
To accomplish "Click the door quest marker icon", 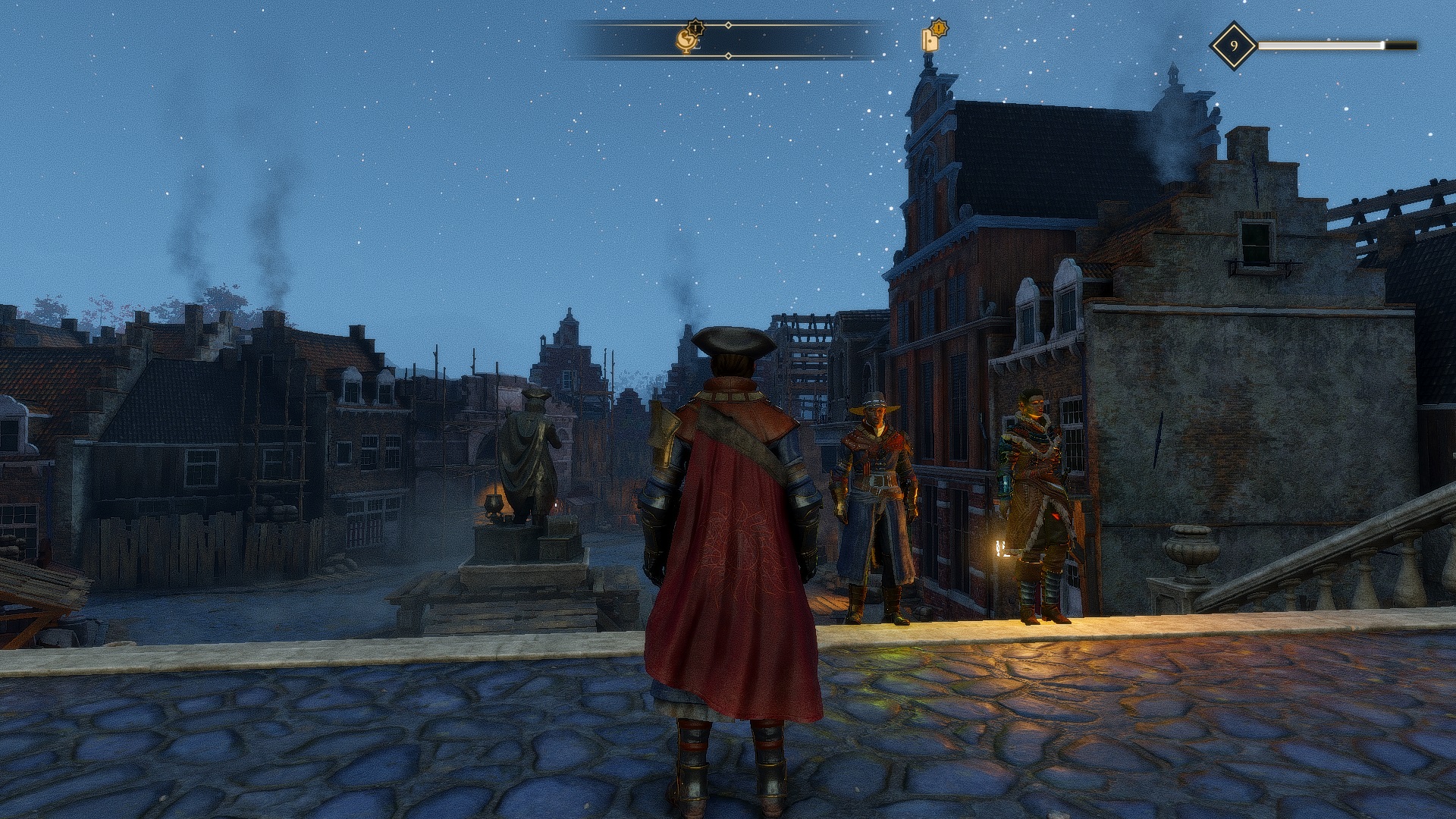I will [931, 39].
